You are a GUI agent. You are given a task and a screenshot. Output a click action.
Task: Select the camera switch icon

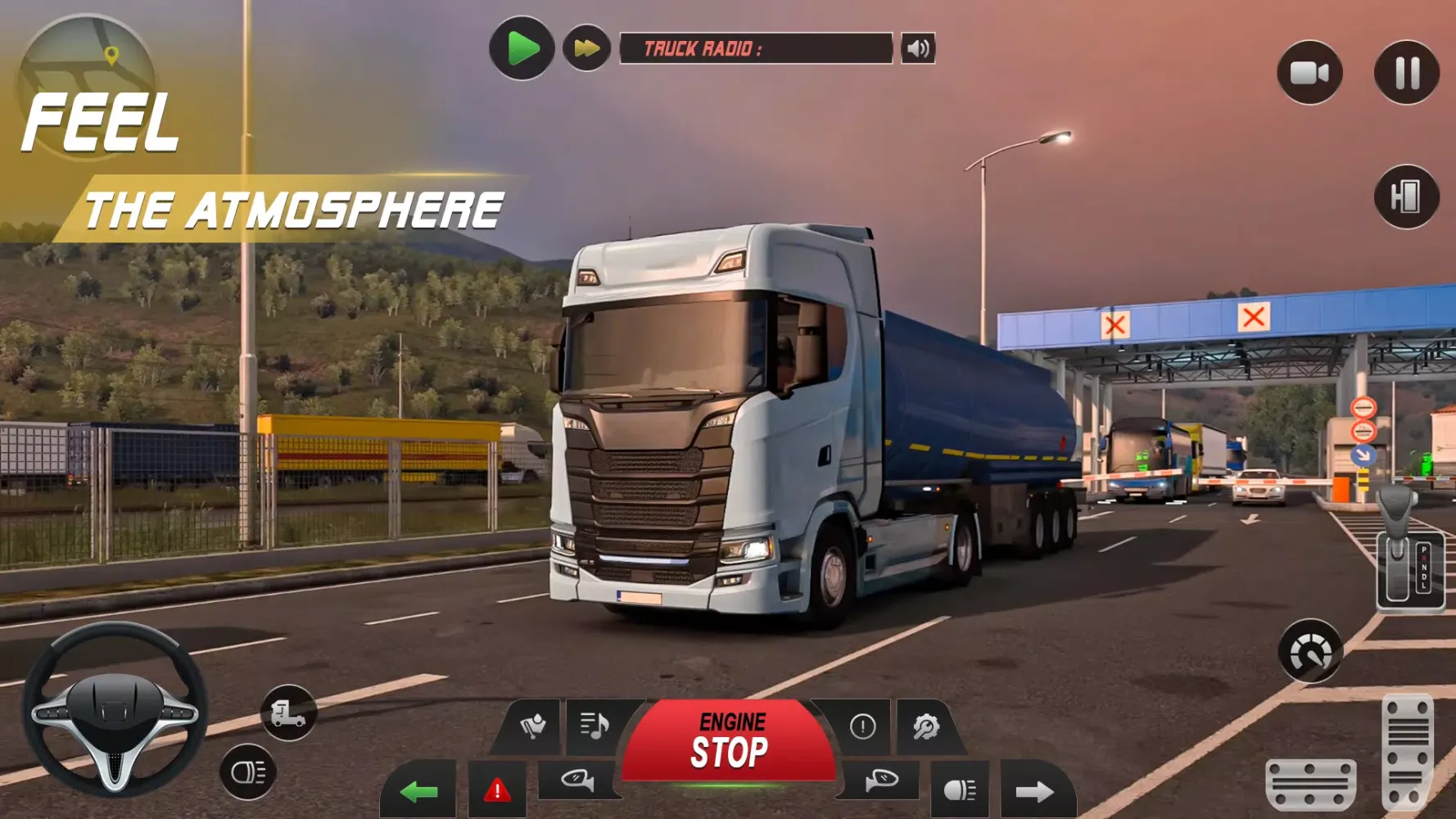click(x=1309, y=74)
